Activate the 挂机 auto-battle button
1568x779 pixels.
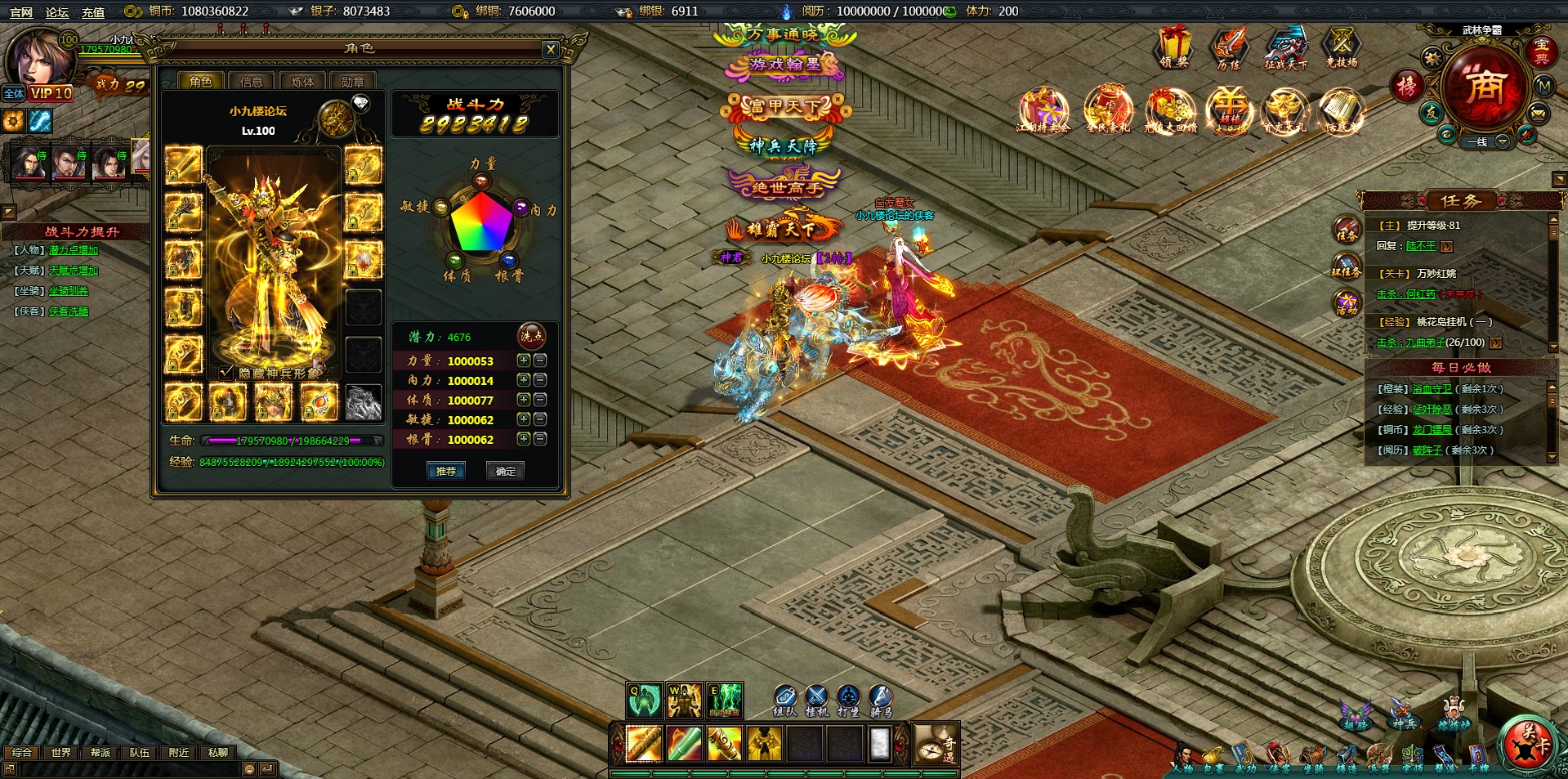click(816, 700)
